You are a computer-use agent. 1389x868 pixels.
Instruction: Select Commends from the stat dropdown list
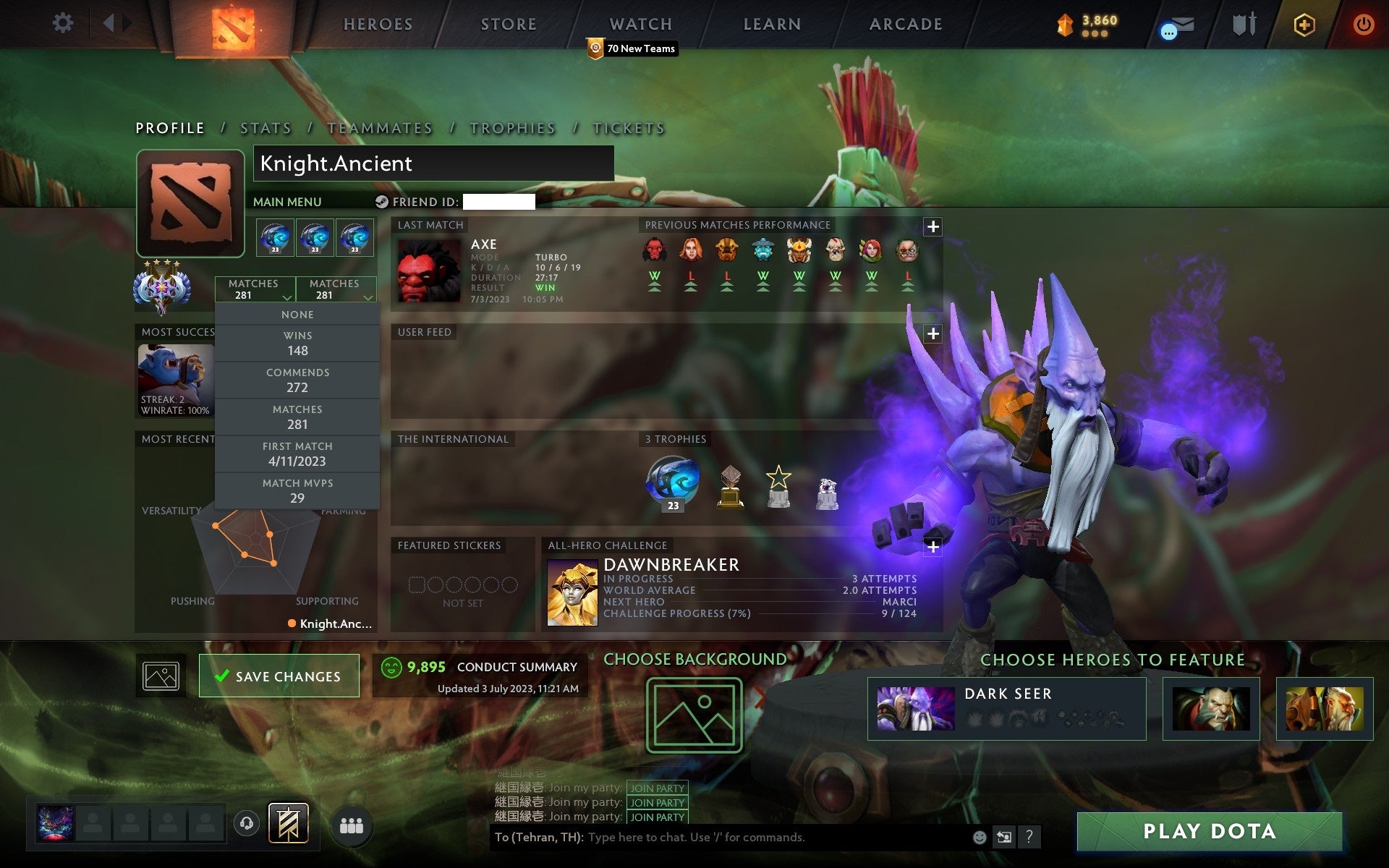tap(298, 380)
